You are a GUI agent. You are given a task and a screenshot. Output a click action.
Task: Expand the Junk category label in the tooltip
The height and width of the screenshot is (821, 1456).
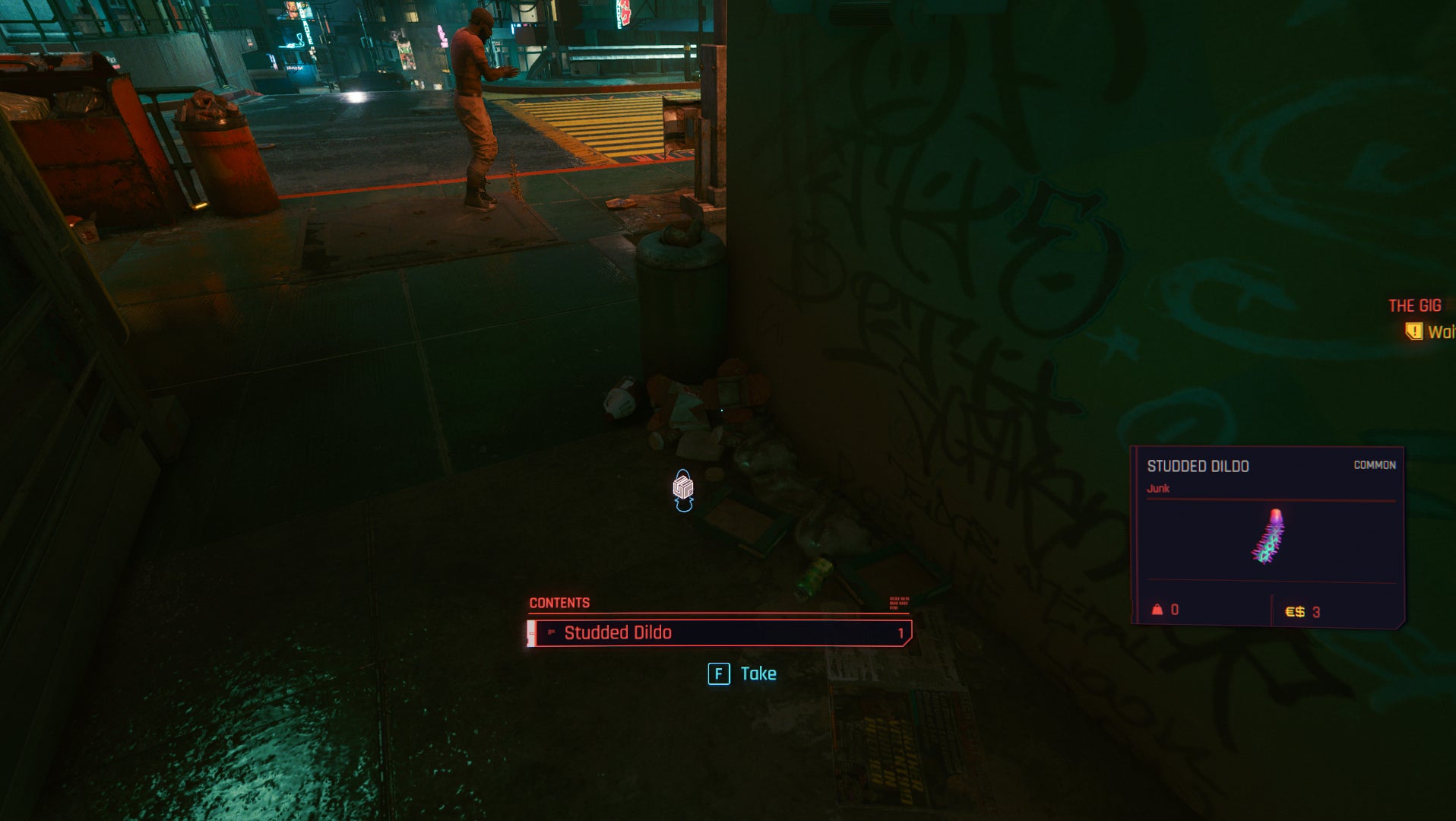coord(1160,490)
